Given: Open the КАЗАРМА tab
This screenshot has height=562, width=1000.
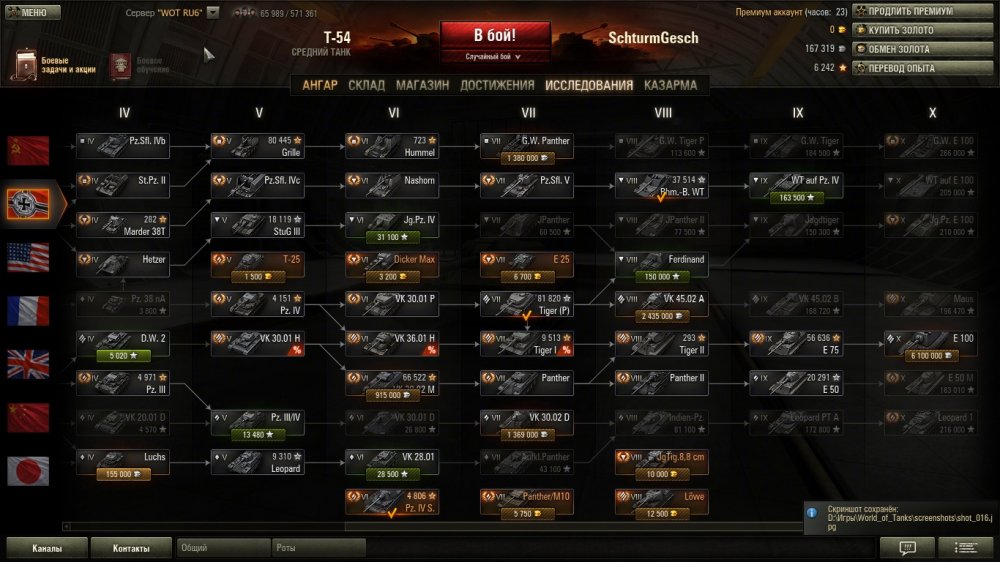Looking at the screenshot, I should [x=670, y=85].
